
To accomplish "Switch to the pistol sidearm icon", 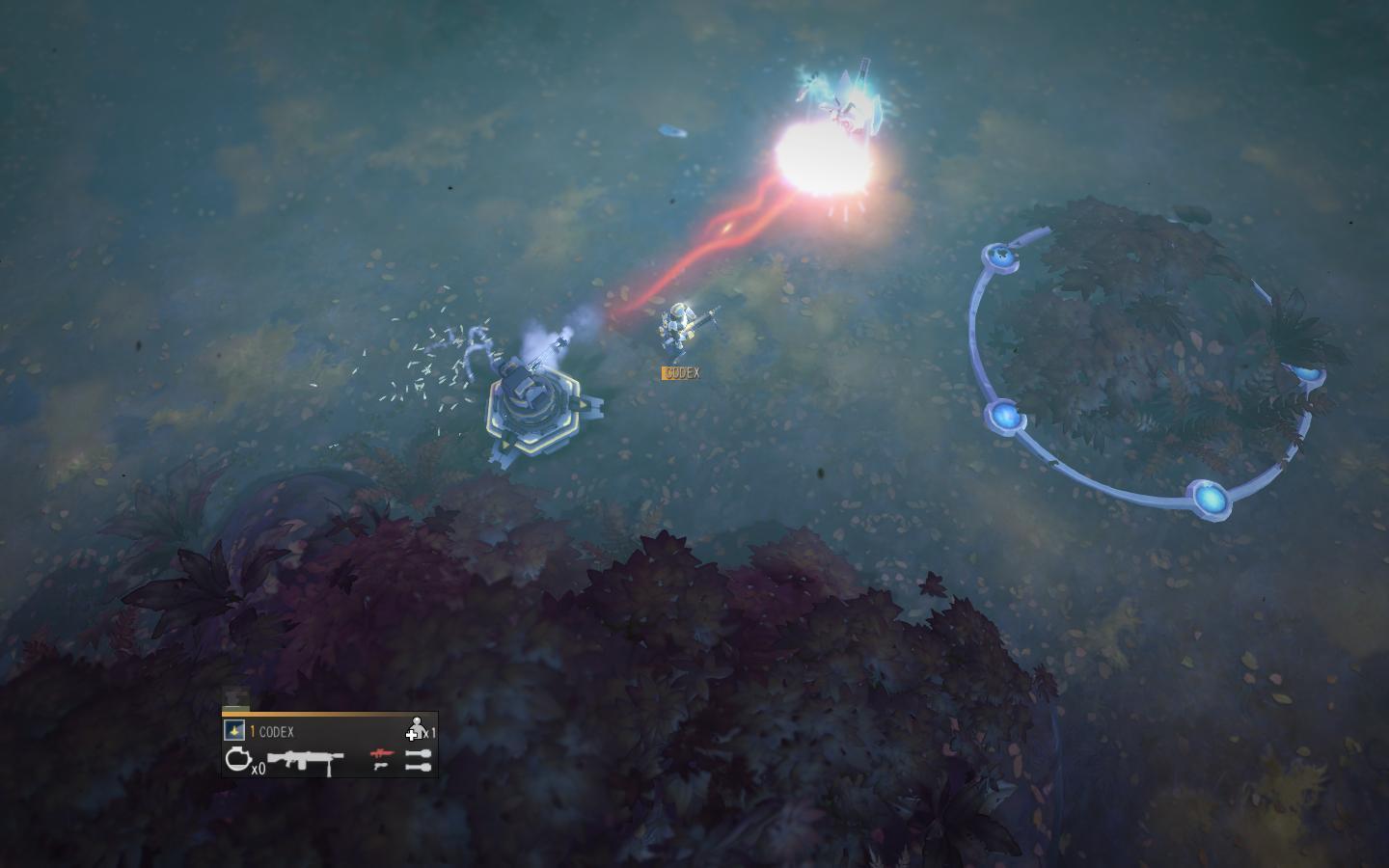I will tap(381, 767).
